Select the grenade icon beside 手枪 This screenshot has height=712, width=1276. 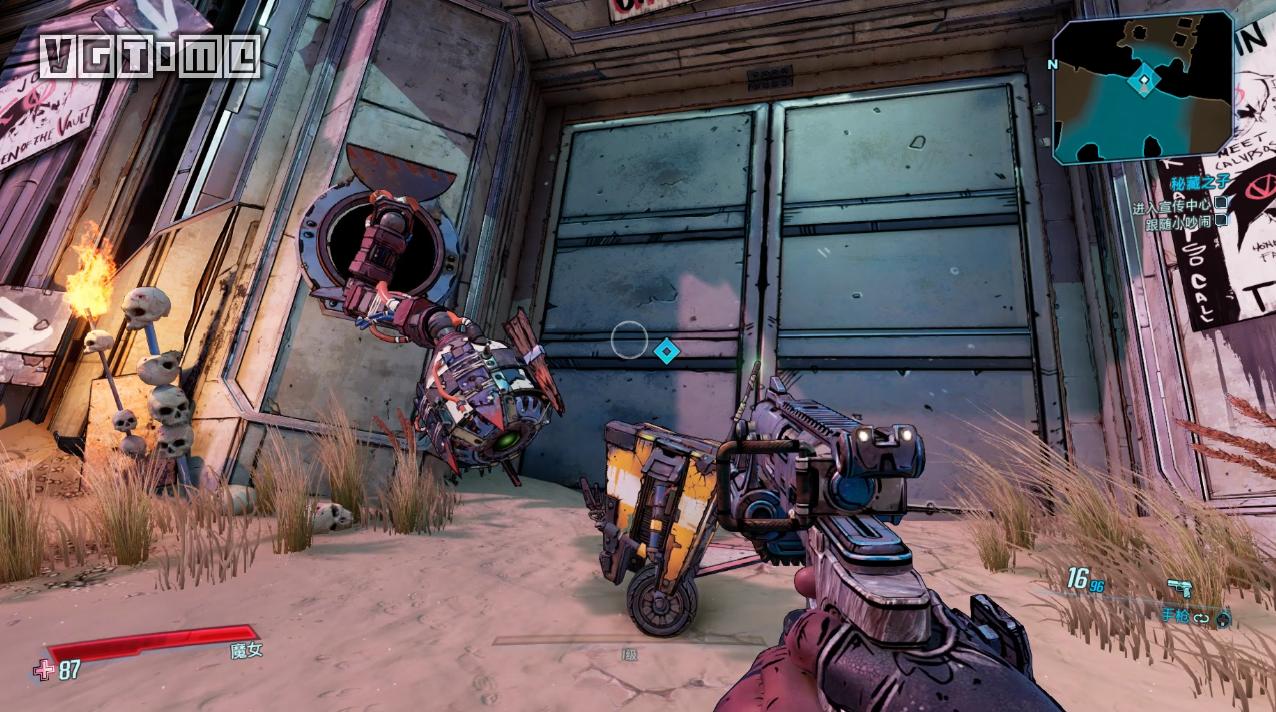1223,618
